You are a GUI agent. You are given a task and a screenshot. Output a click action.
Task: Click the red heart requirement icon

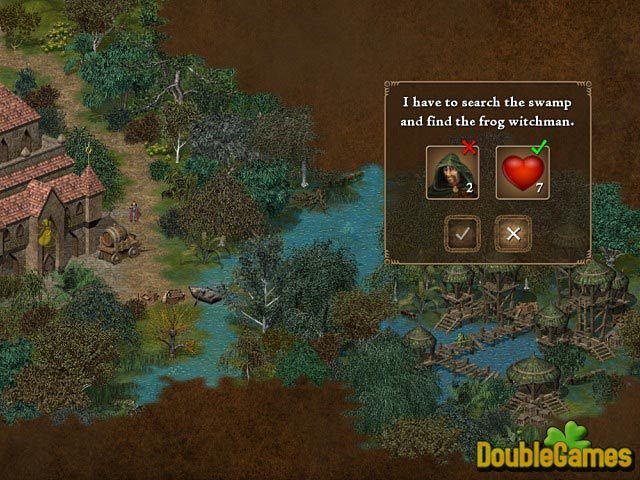tap(522, 172)
